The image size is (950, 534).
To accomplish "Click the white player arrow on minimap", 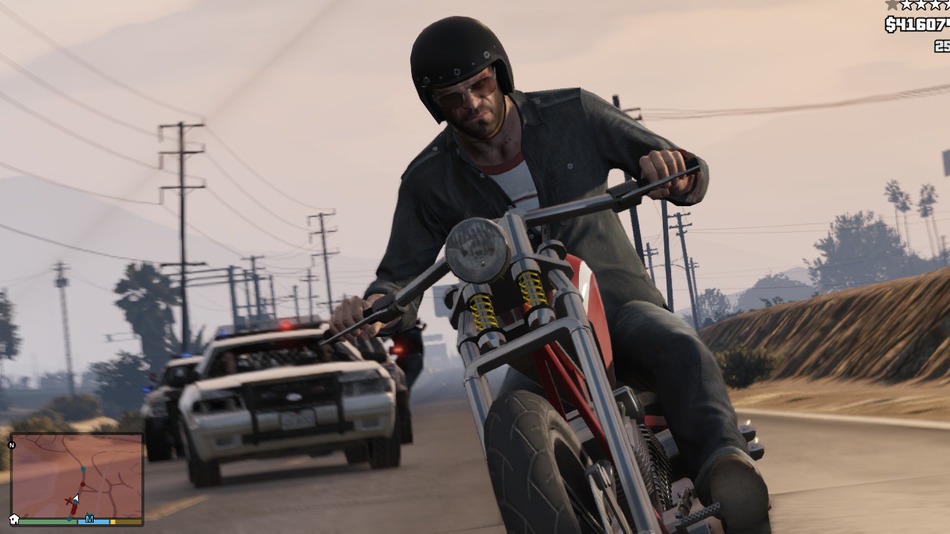I will (75, 497).
